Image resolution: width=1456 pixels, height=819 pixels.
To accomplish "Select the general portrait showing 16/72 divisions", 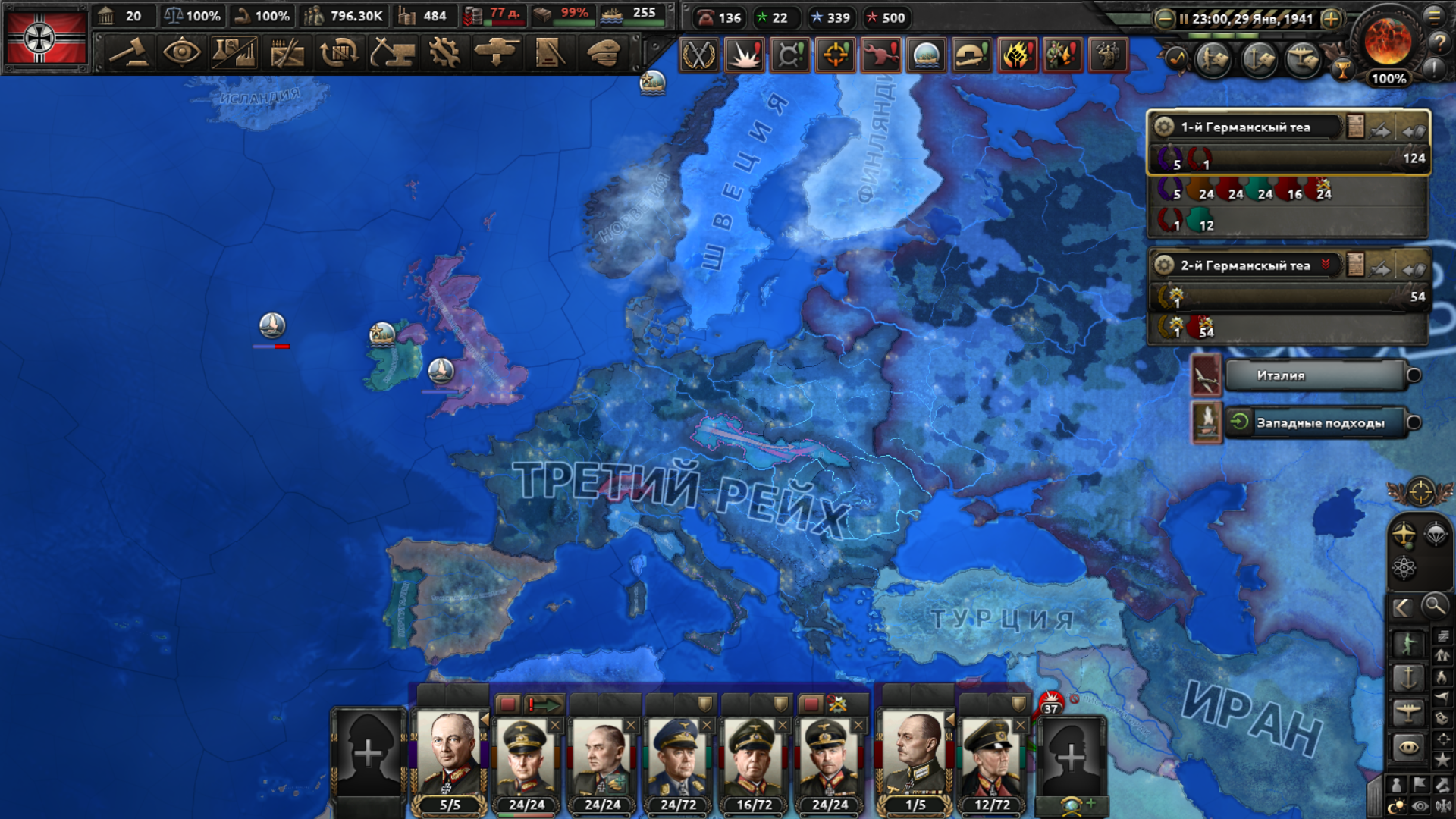I will [754, 755].
